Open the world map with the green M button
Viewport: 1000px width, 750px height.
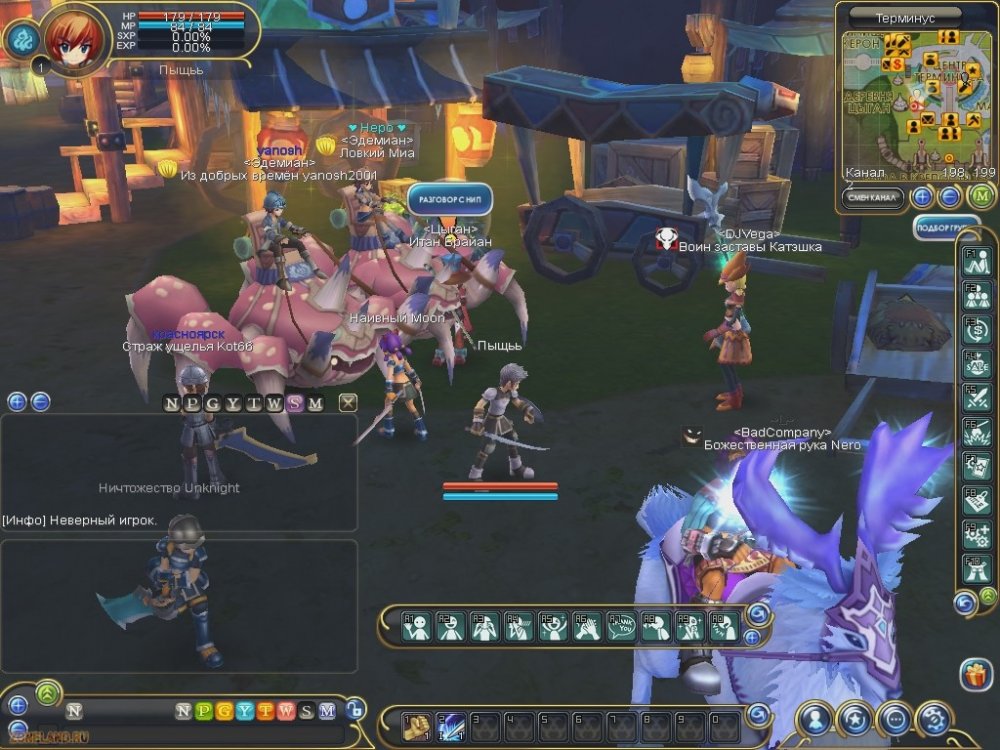[981, 196]
